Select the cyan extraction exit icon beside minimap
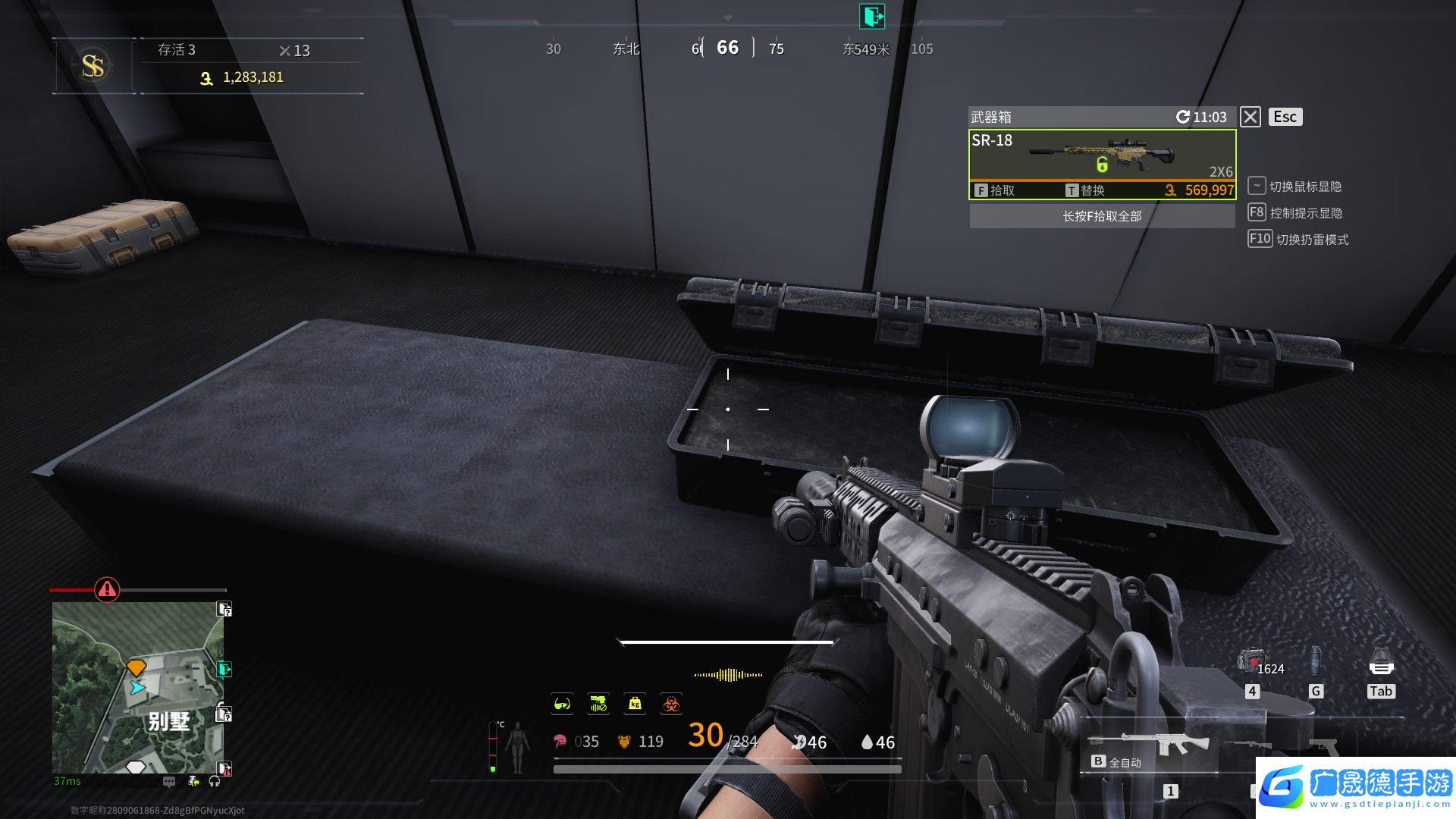The height and width of the screenshot is (819, 1456). 224,669
